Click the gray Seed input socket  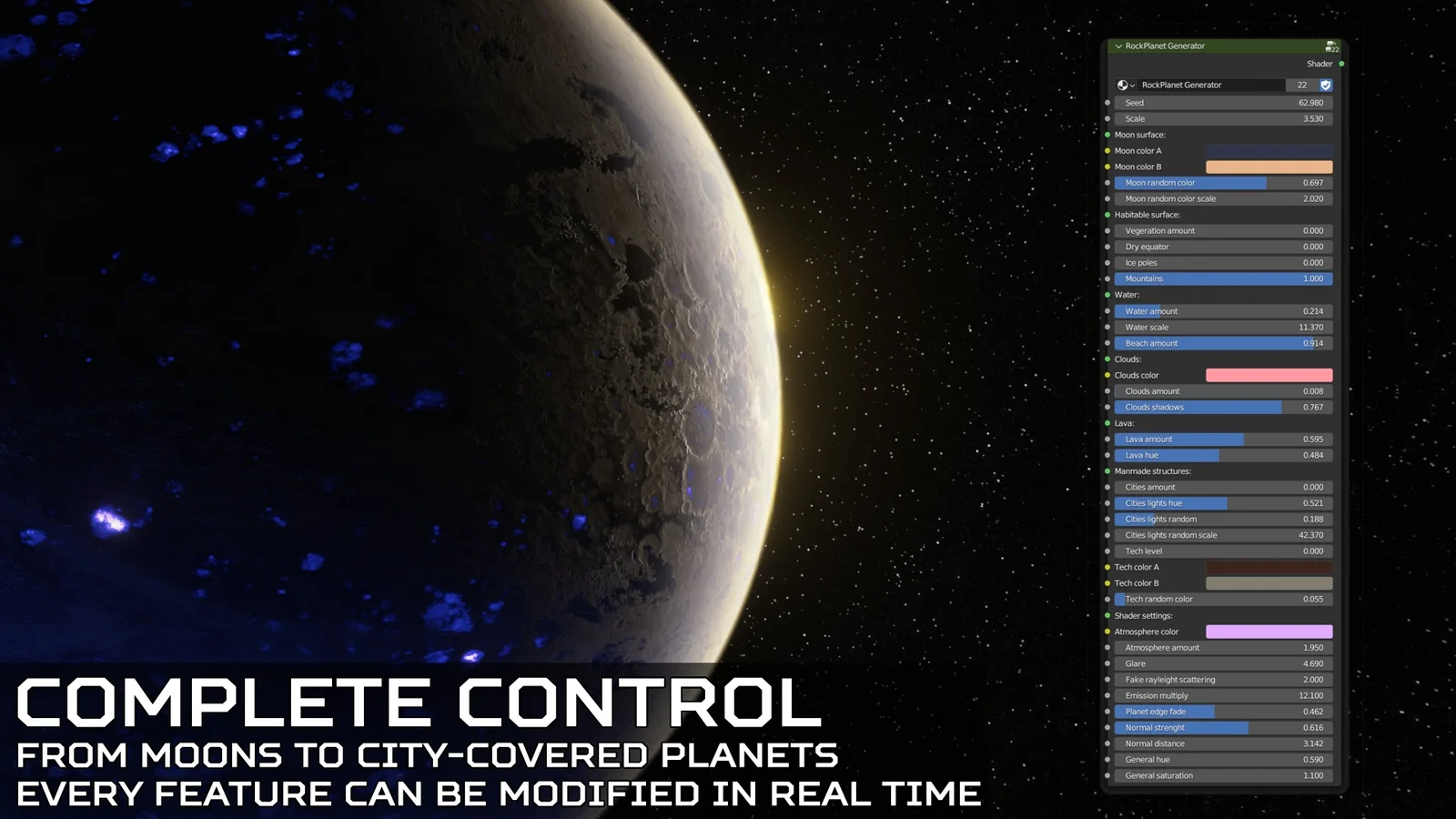[x=1107, y=103]
